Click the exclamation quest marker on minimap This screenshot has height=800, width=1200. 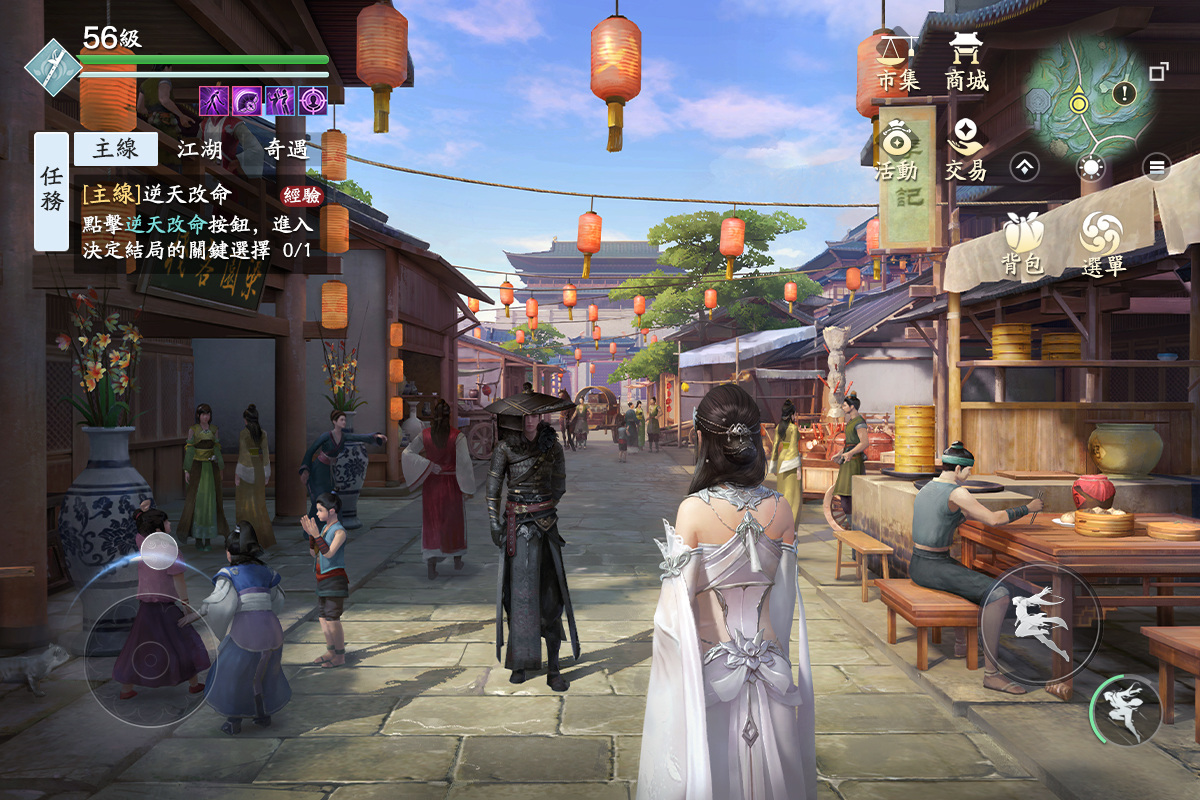pyautogui.click(x=1125, y=94)
